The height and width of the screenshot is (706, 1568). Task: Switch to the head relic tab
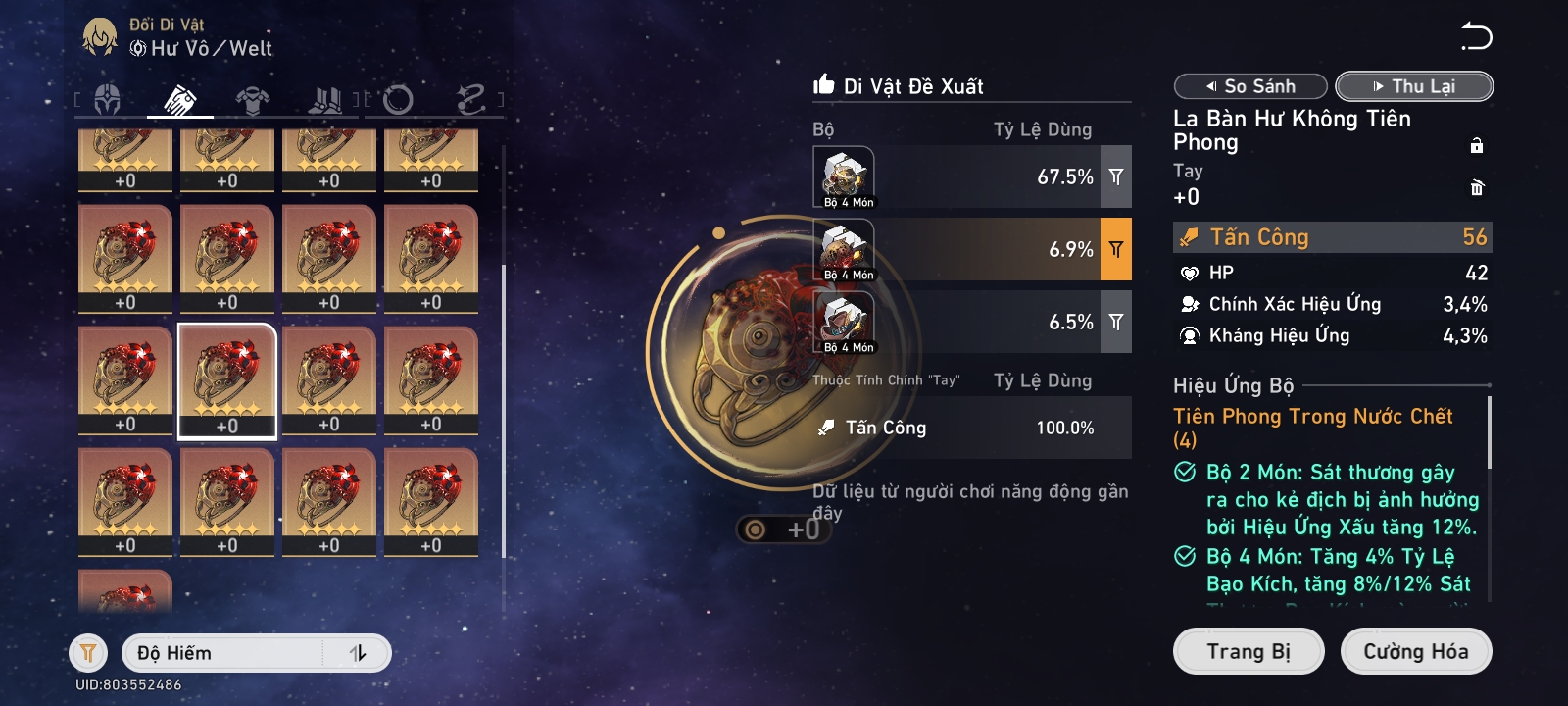pyautogui.click(x=108, y=99)
